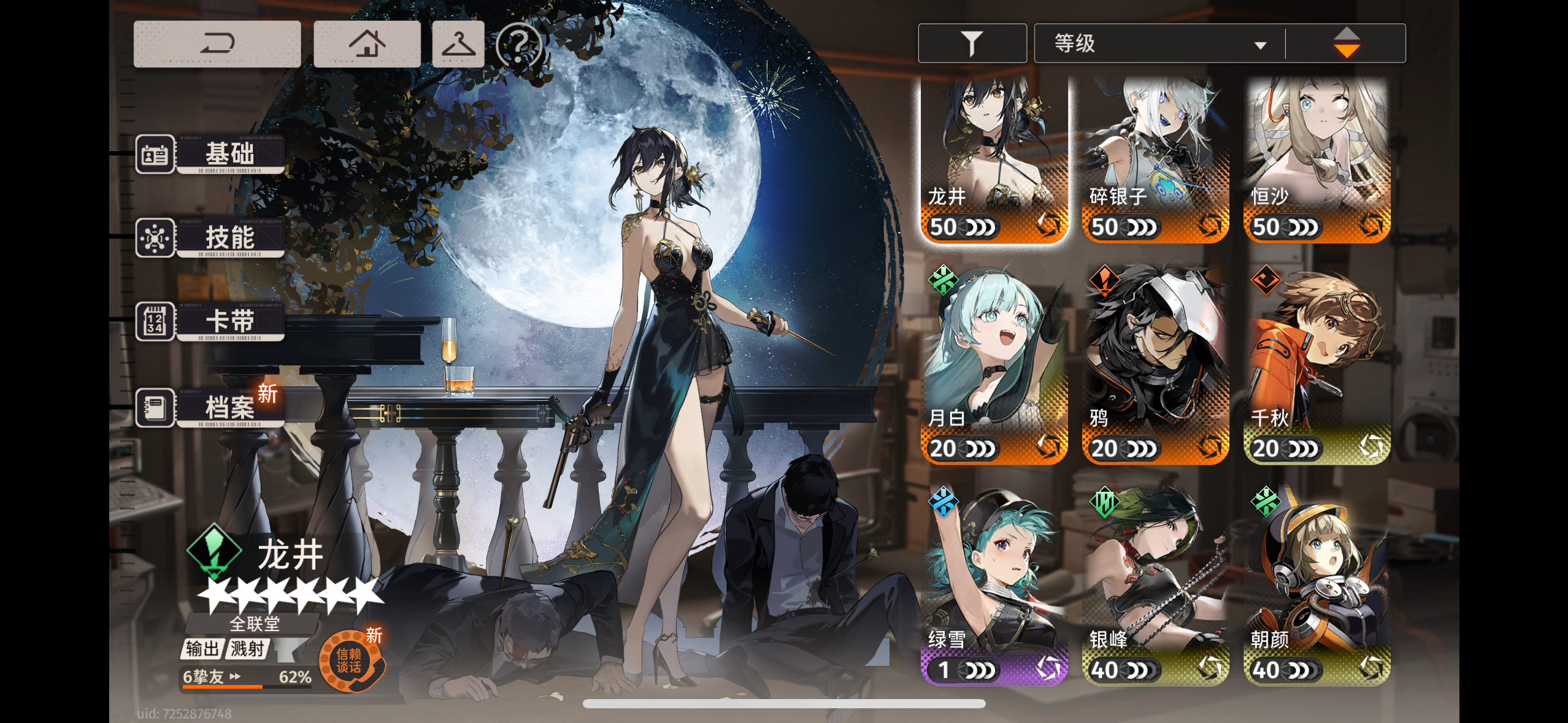Open the filter icon
This screenshot has width=1568, height=723.
click(972, 42)
